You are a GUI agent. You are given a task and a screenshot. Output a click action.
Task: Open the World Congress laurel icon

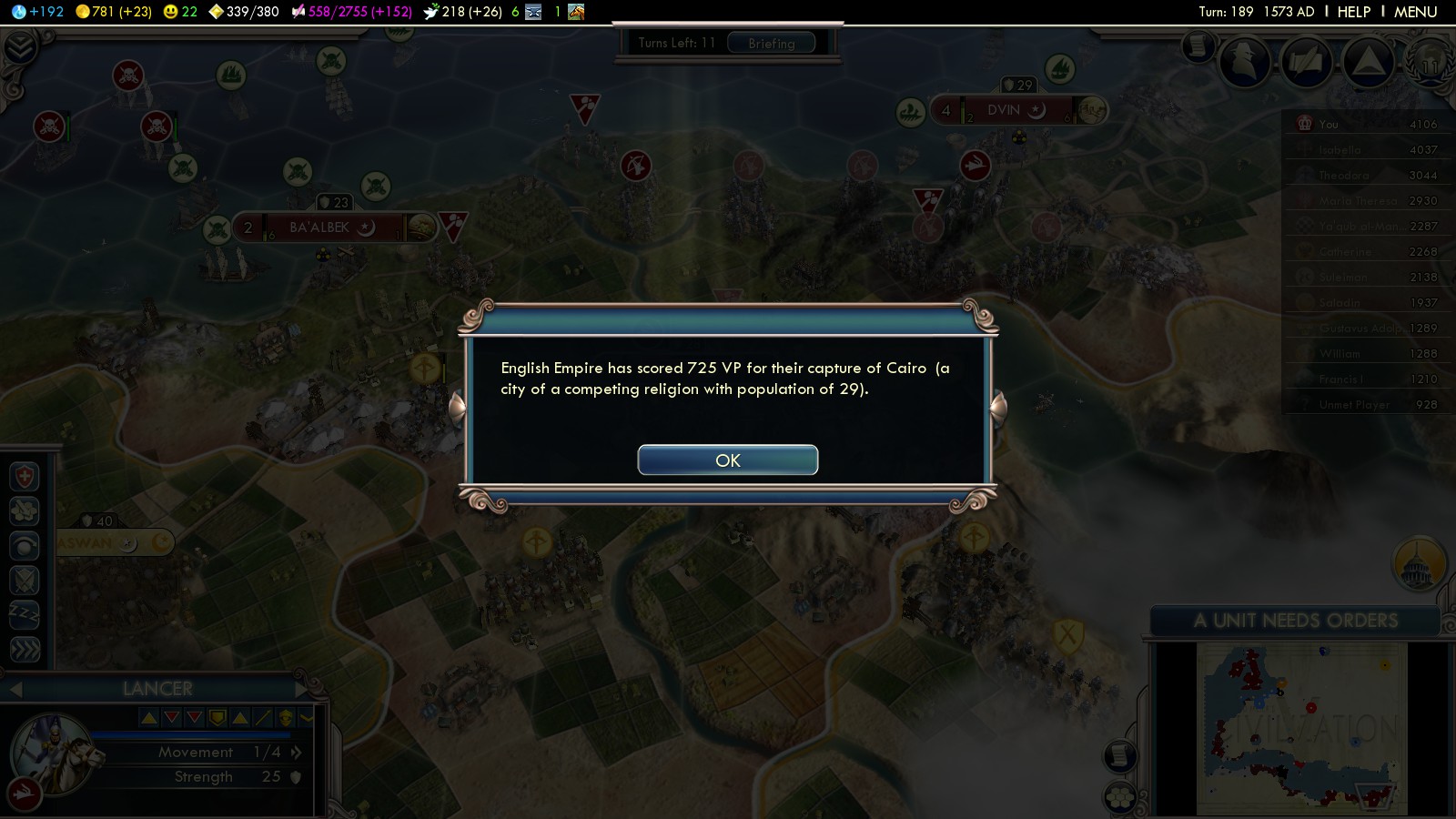1430,61
